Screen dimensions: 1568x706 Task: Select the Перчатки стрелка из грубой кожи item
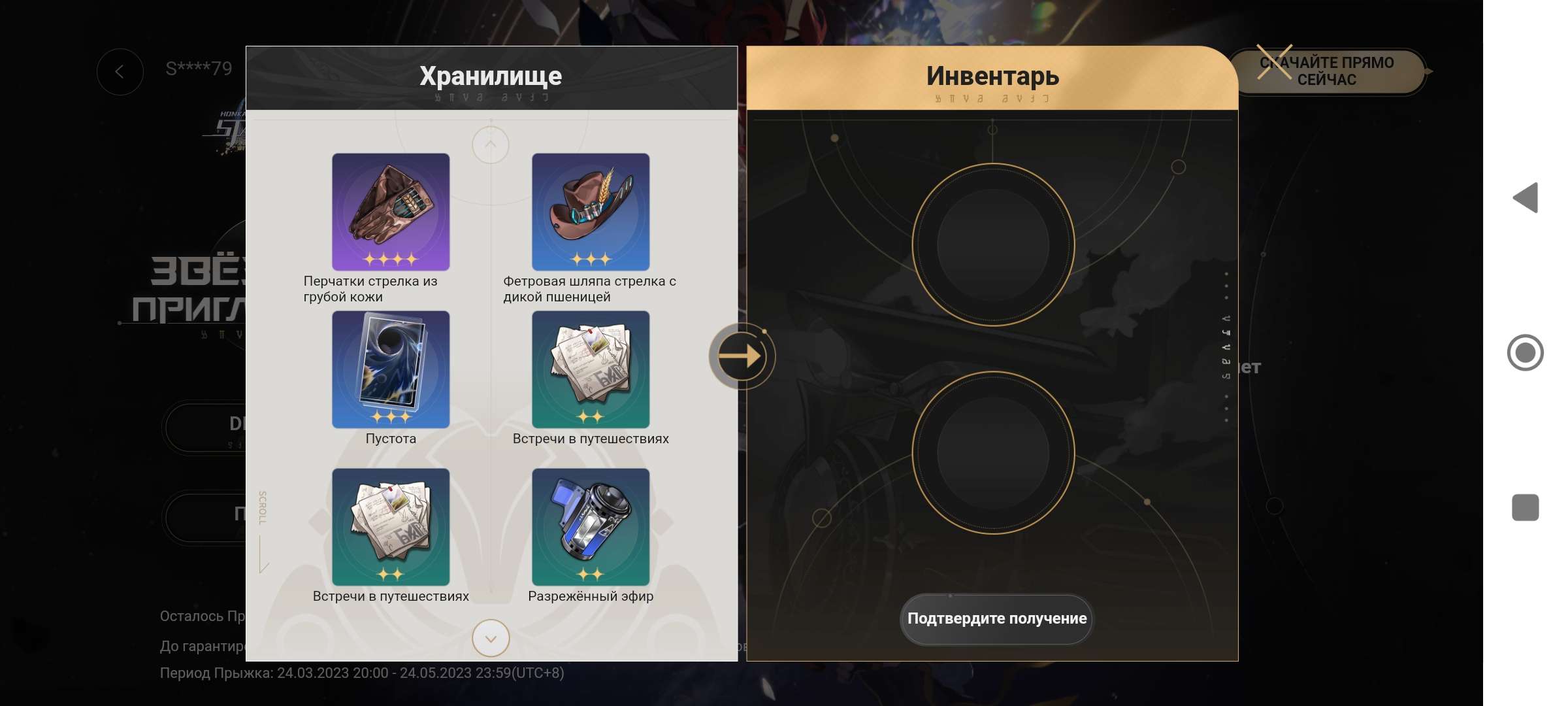[x=391, y=212]
